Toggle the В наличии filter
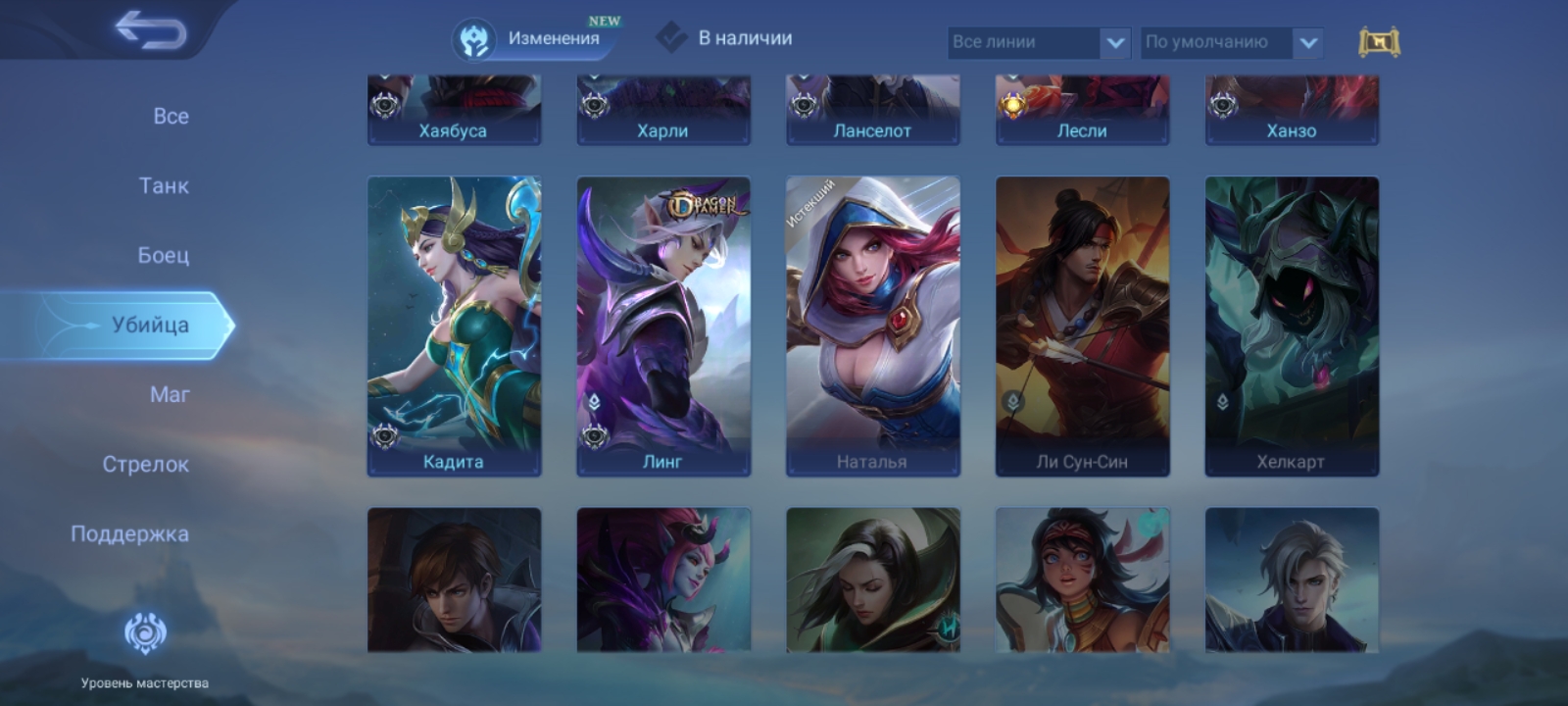This screenshot has width=1568, height=706. [725, 39]
